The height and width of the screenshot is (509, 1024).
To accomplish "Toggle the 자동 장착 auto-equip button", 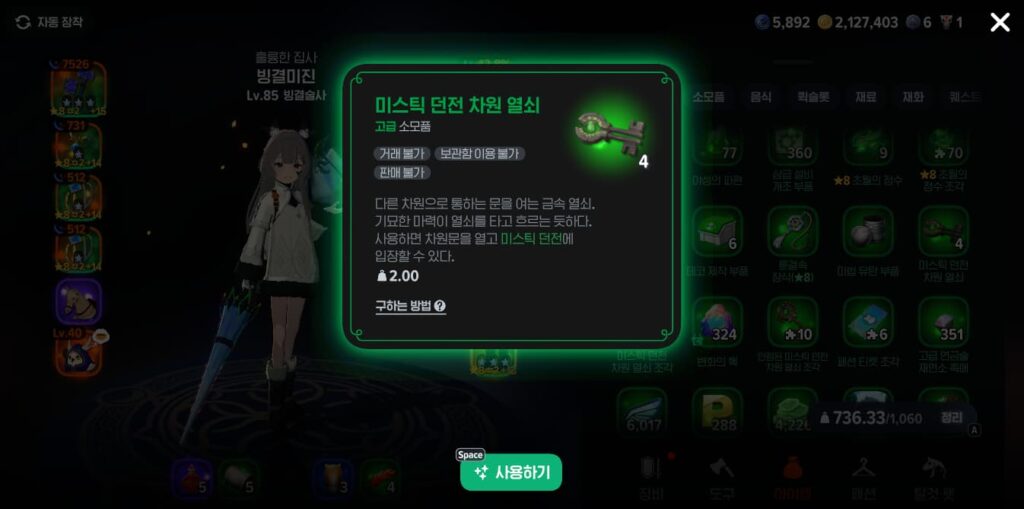I will click(x=50, y=22).
